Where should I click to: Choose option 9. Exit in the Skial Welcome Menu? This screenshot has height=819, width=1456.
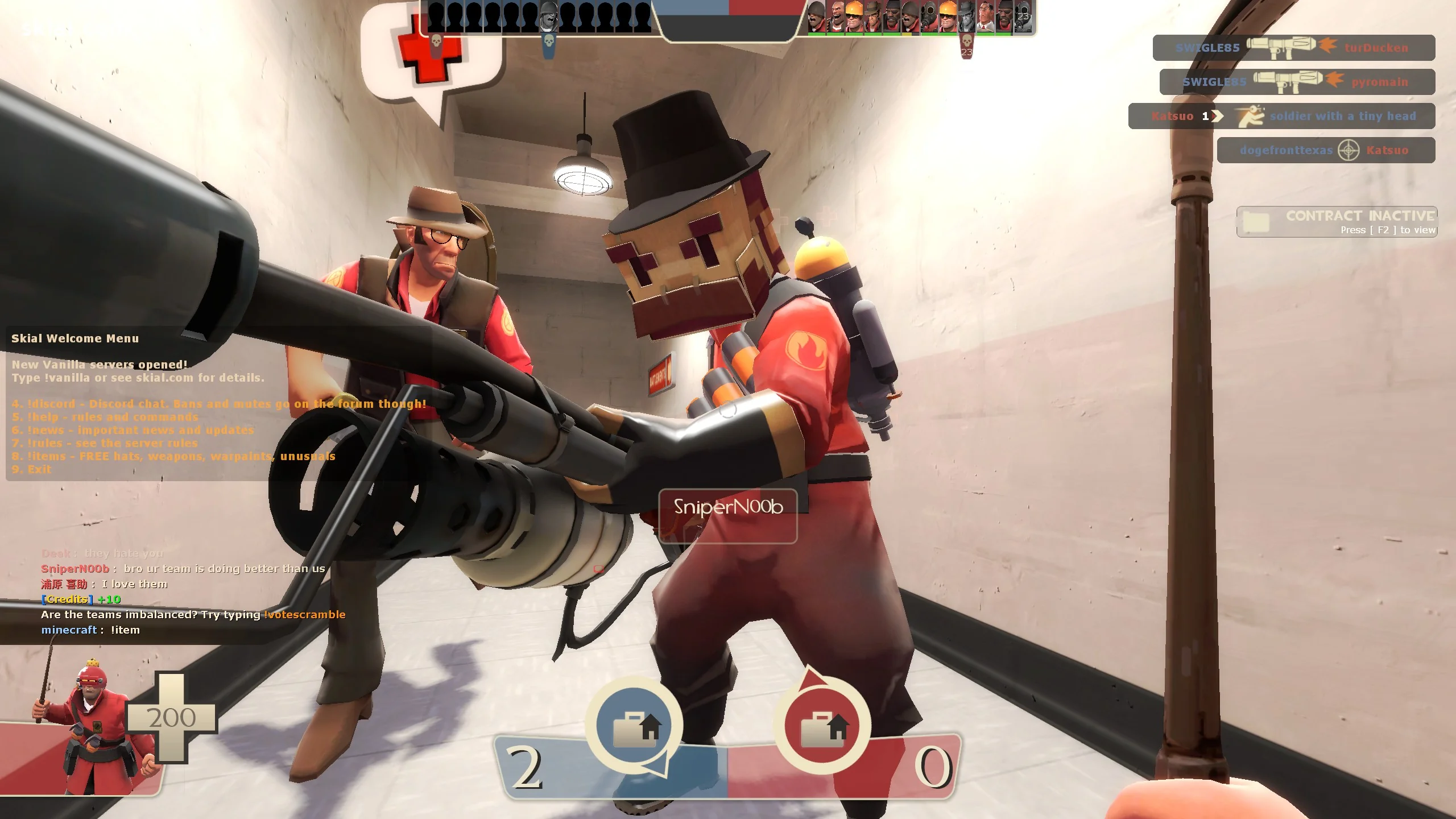[31, 469]
